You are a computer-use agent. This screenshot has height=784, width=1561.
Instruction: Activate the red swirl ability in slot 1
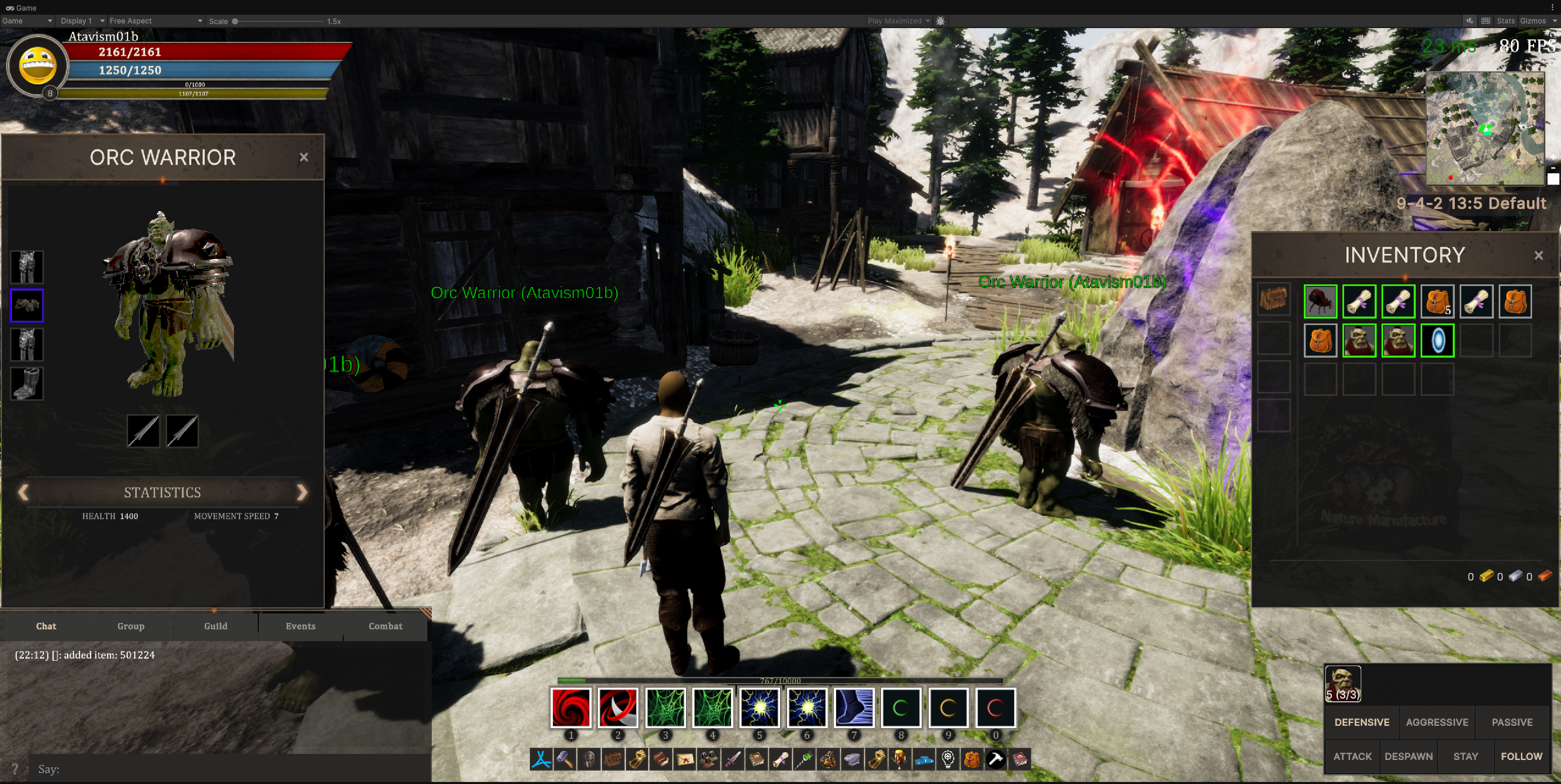tap(570, 707)
